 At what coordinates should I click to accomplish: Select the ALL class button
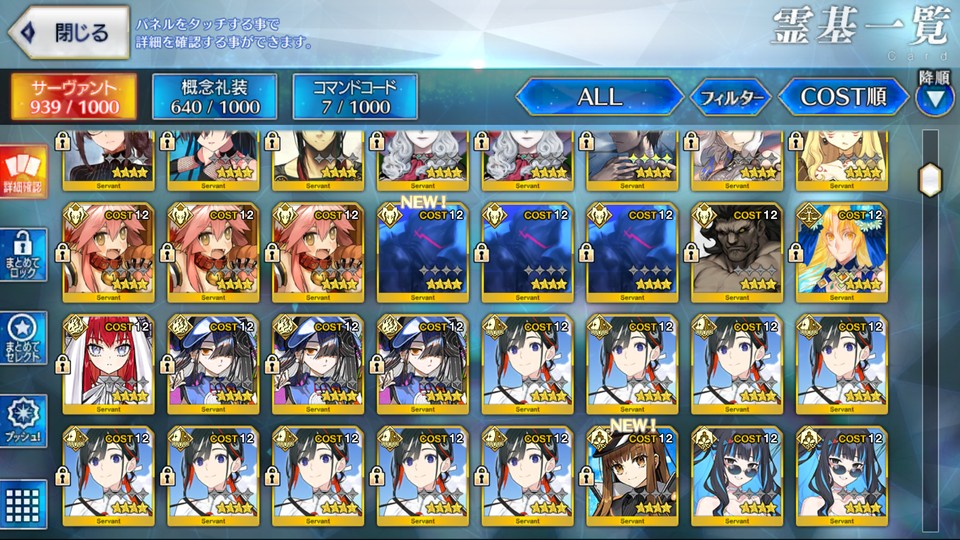pos(599,97)
